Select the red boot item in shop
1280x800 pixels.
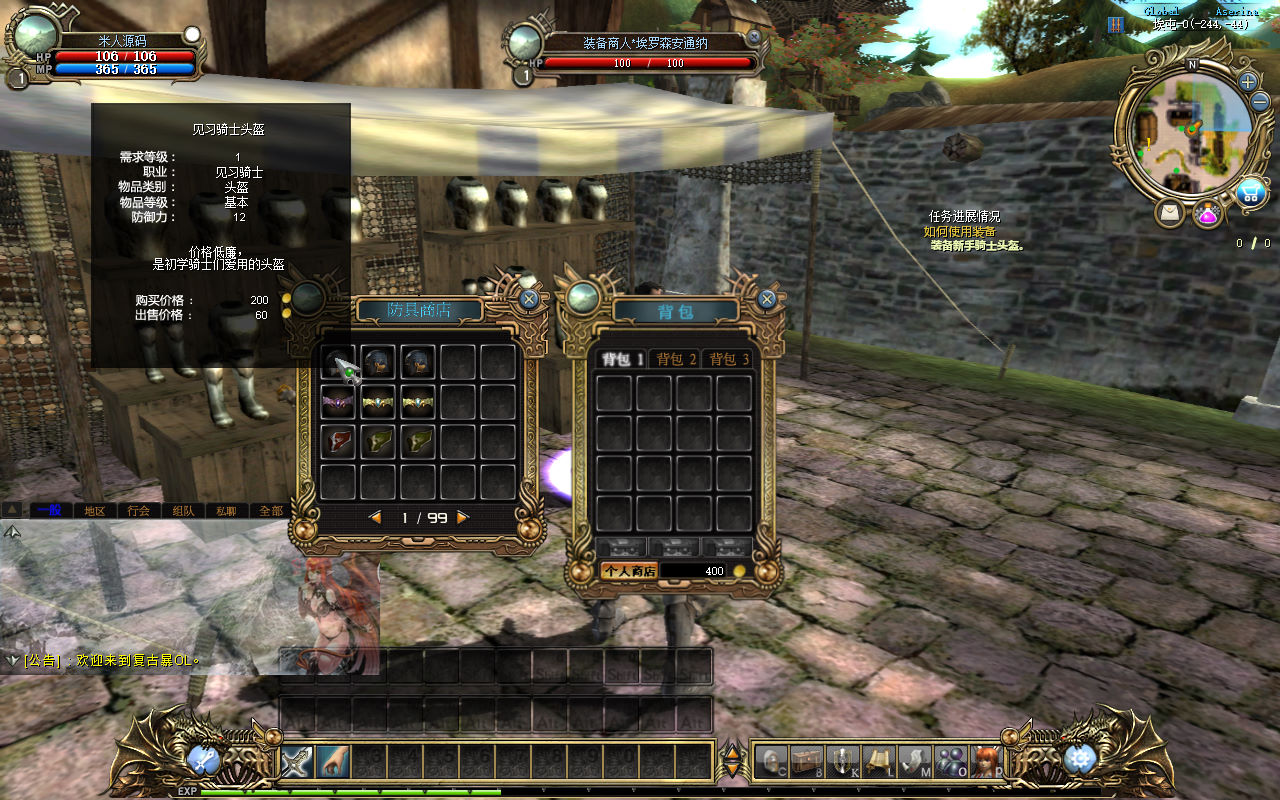point(338,442)
